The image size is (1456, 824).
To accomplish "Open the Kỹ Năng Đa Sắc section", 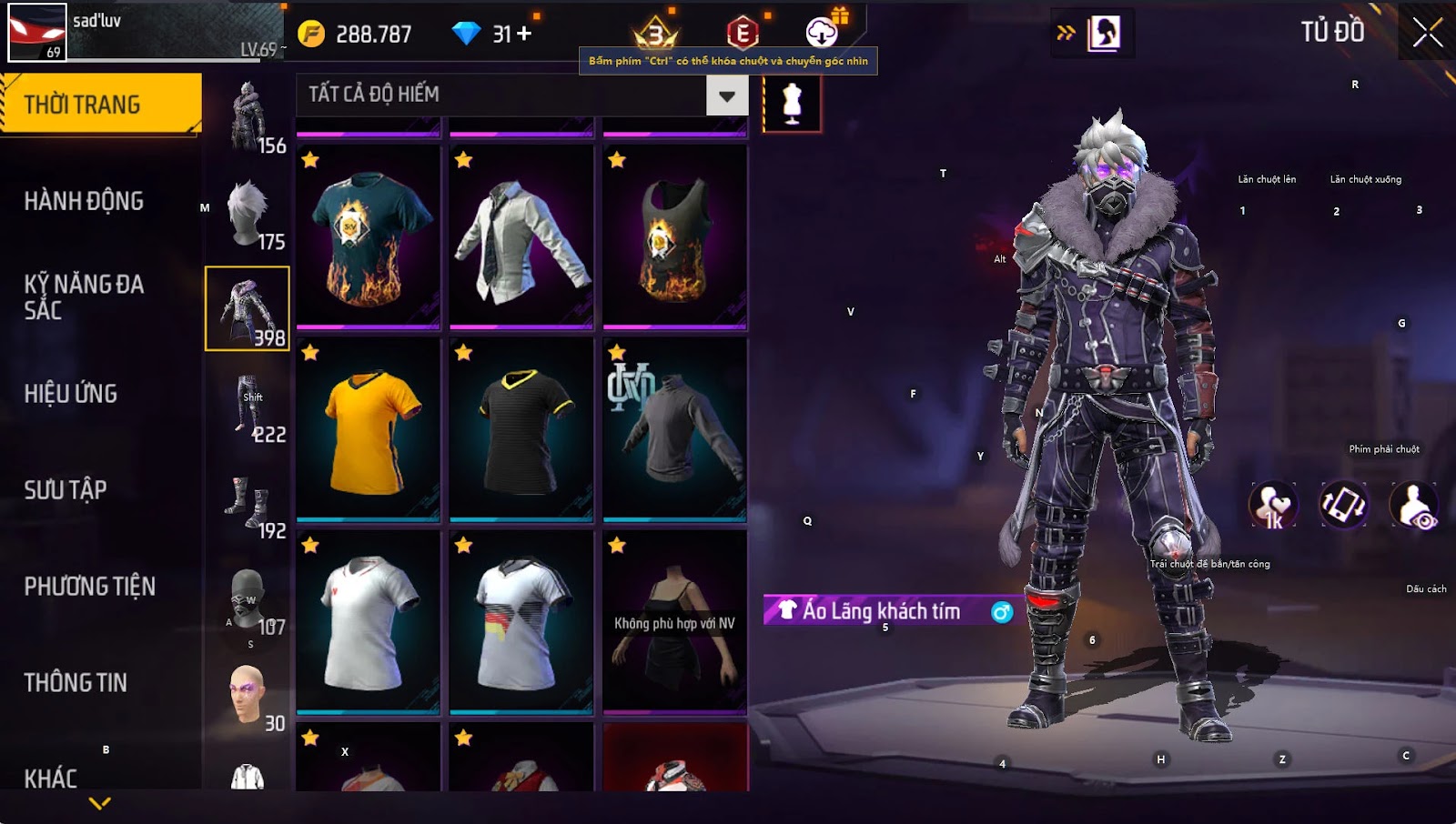I will click(x=84, y=296).
